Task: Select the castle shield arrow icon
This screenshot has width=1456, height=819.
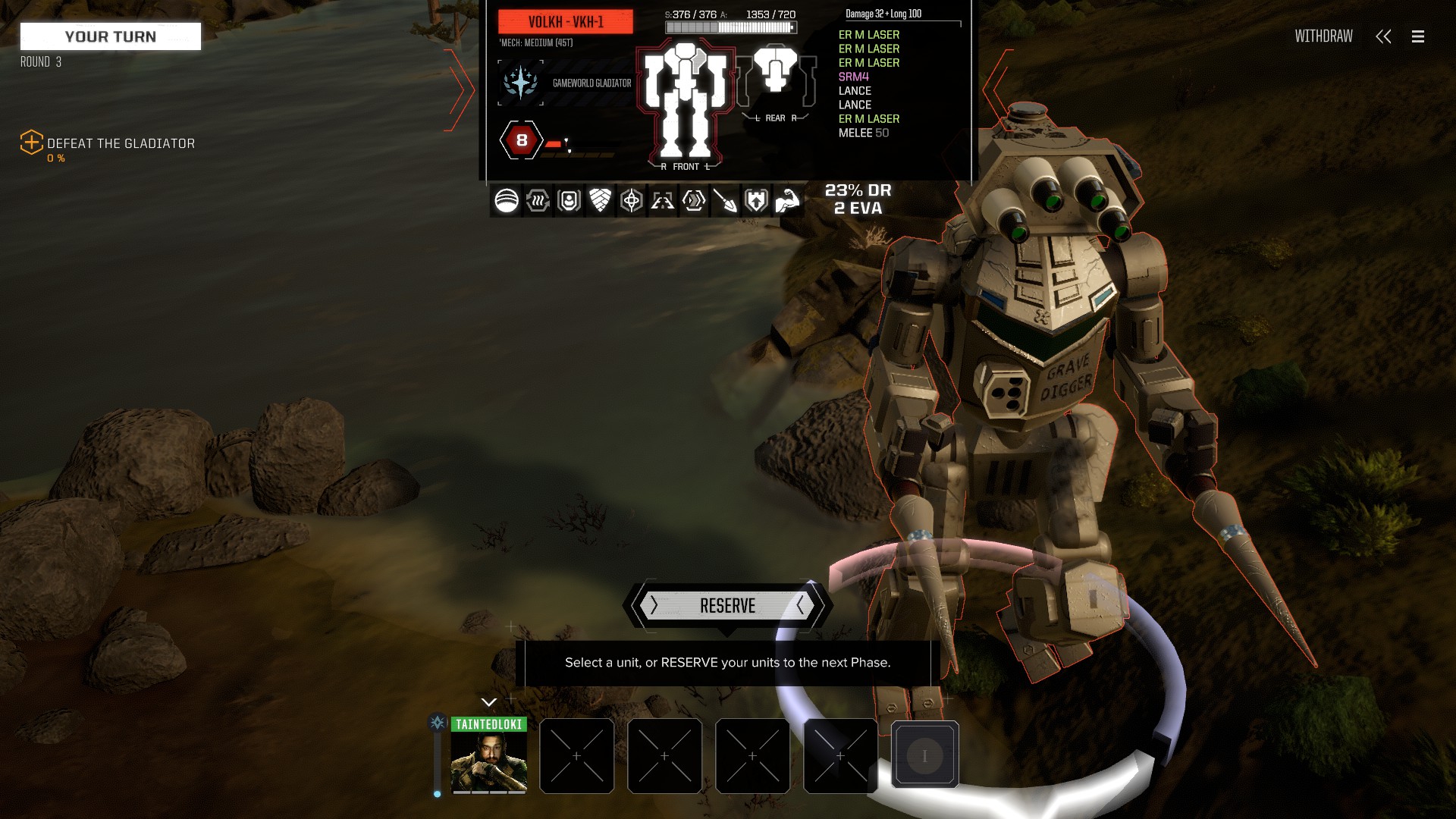Action: (x=756, y=201)
